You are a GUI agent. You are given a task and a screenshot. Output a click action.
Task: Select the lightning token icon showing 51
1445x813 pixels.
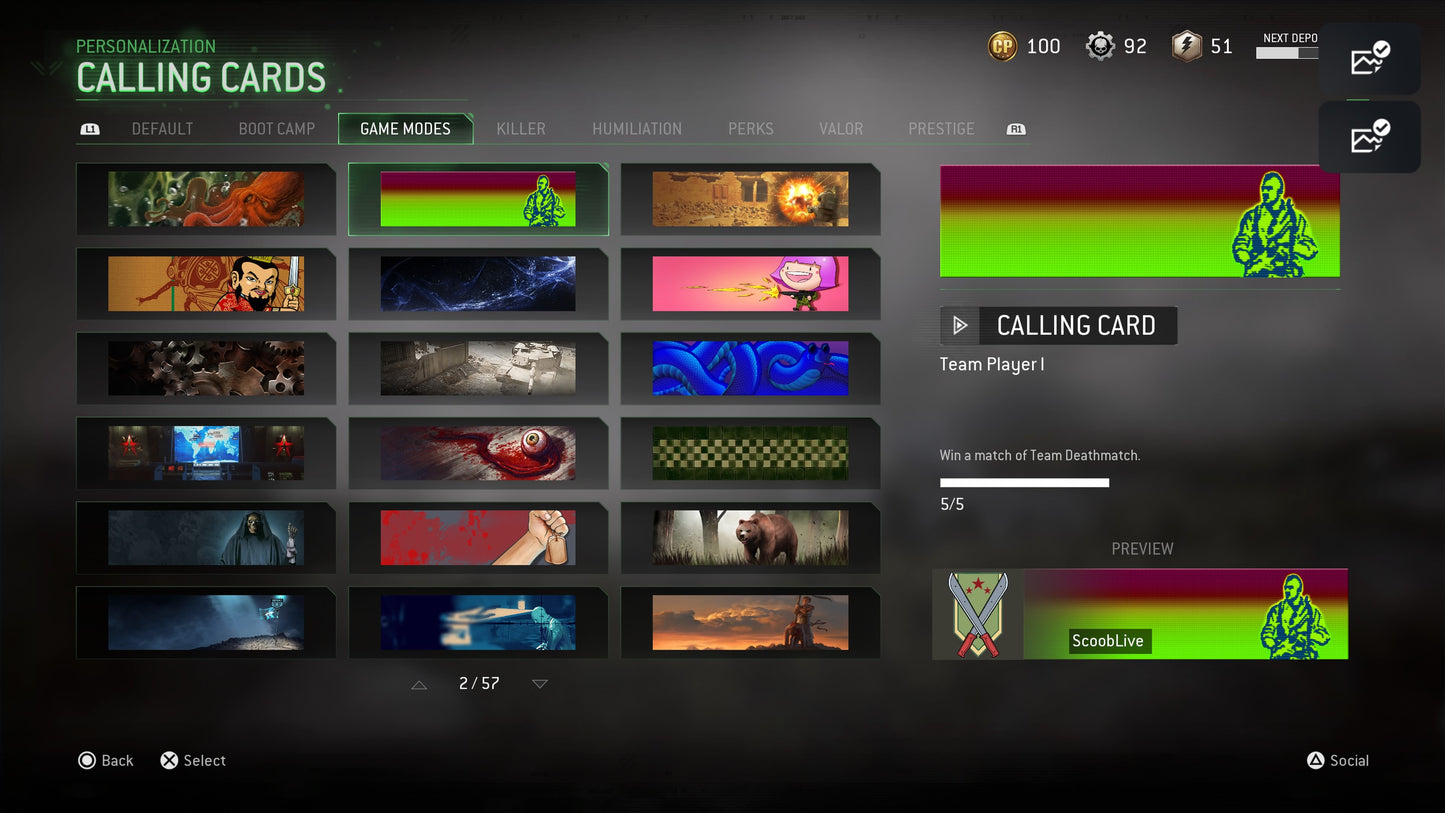point(1184,45)
